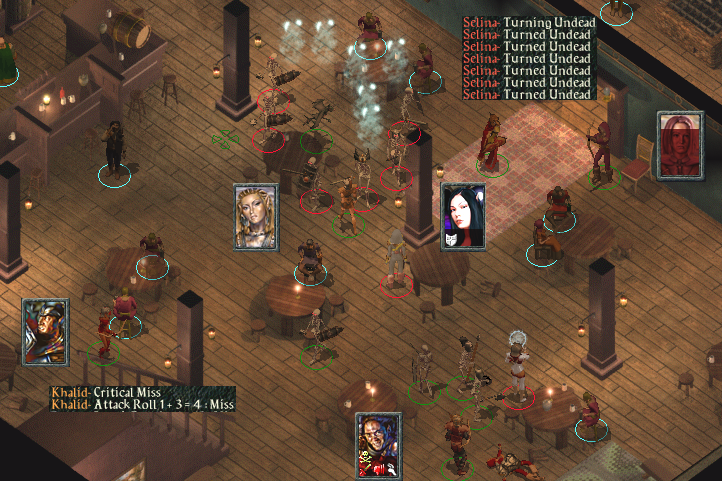Pick the red-faced bald man portrait
722x481 pixels.
pyautogui.click(x=379, y=445)
